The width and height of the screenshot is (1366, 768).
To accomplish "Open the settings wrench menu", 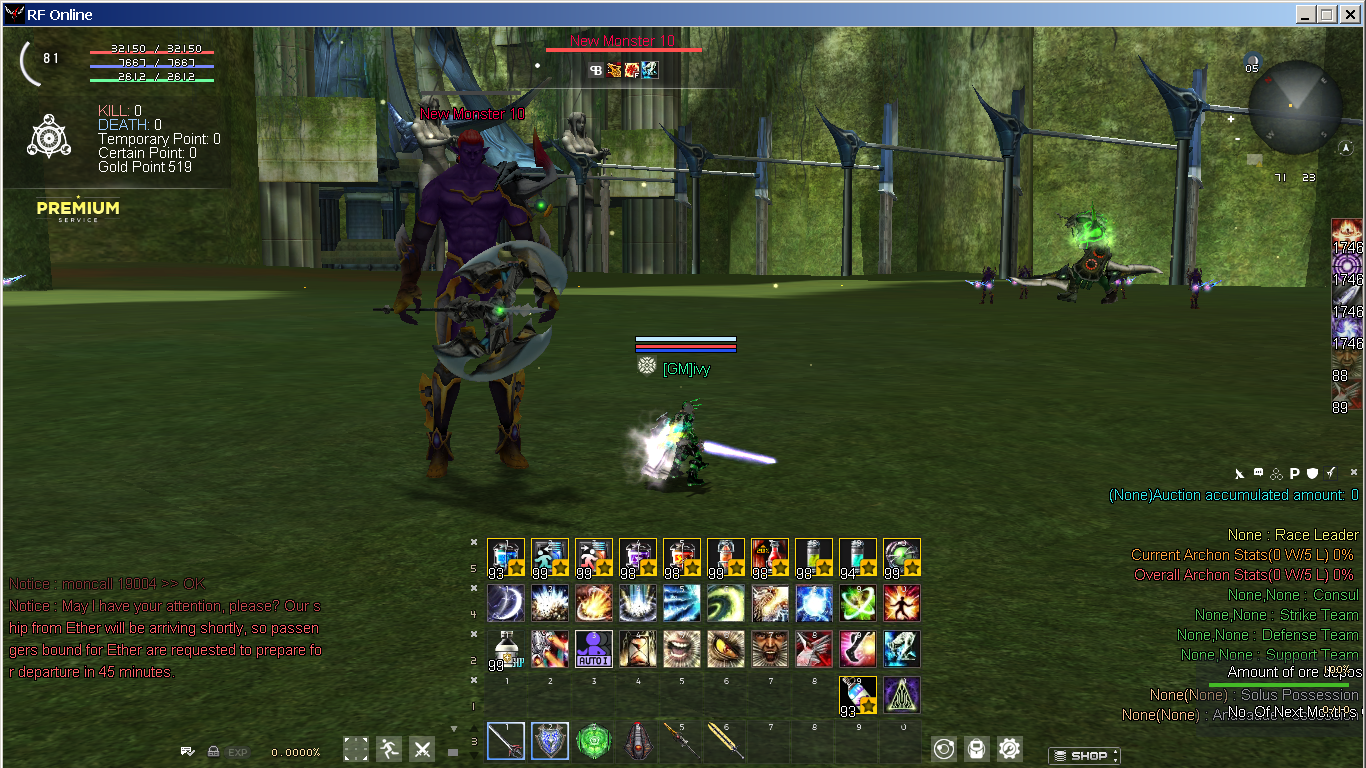I will 1009,750.
